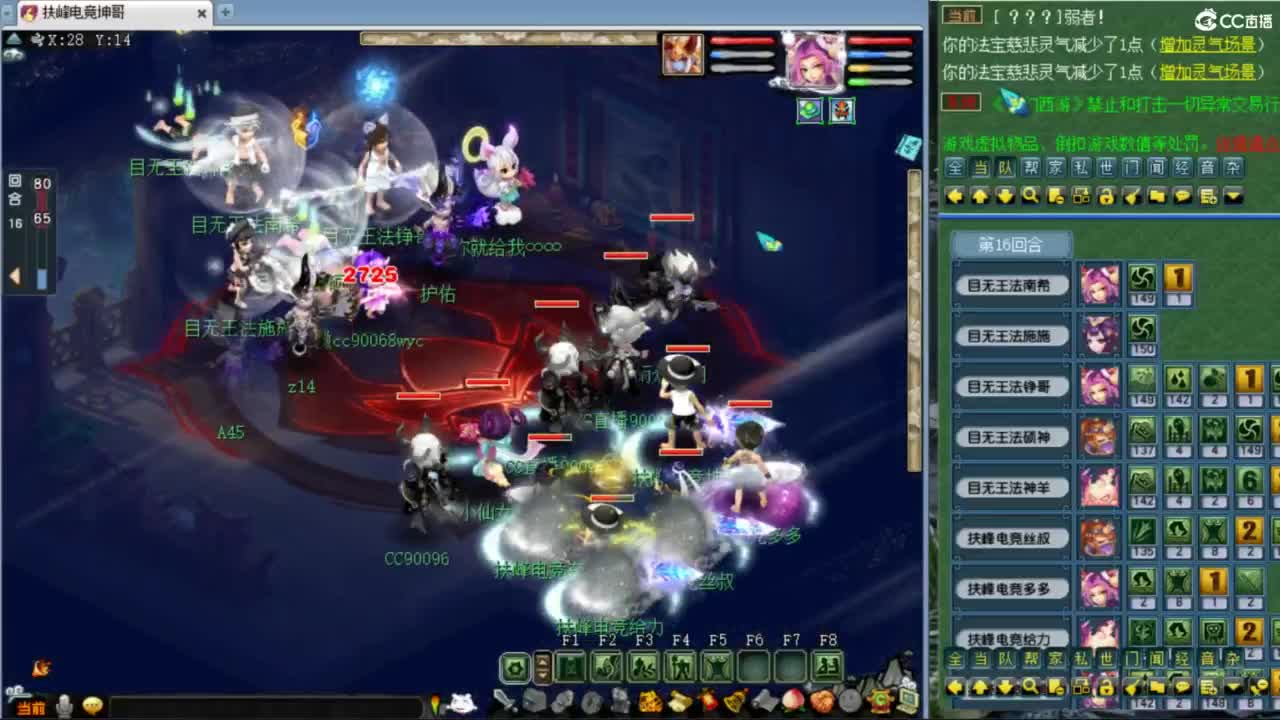Image resolution: width=1280 pixels, height=720 pixels.
Task: Open the search tool in the chat toolbar
Action: (1030, 196)
